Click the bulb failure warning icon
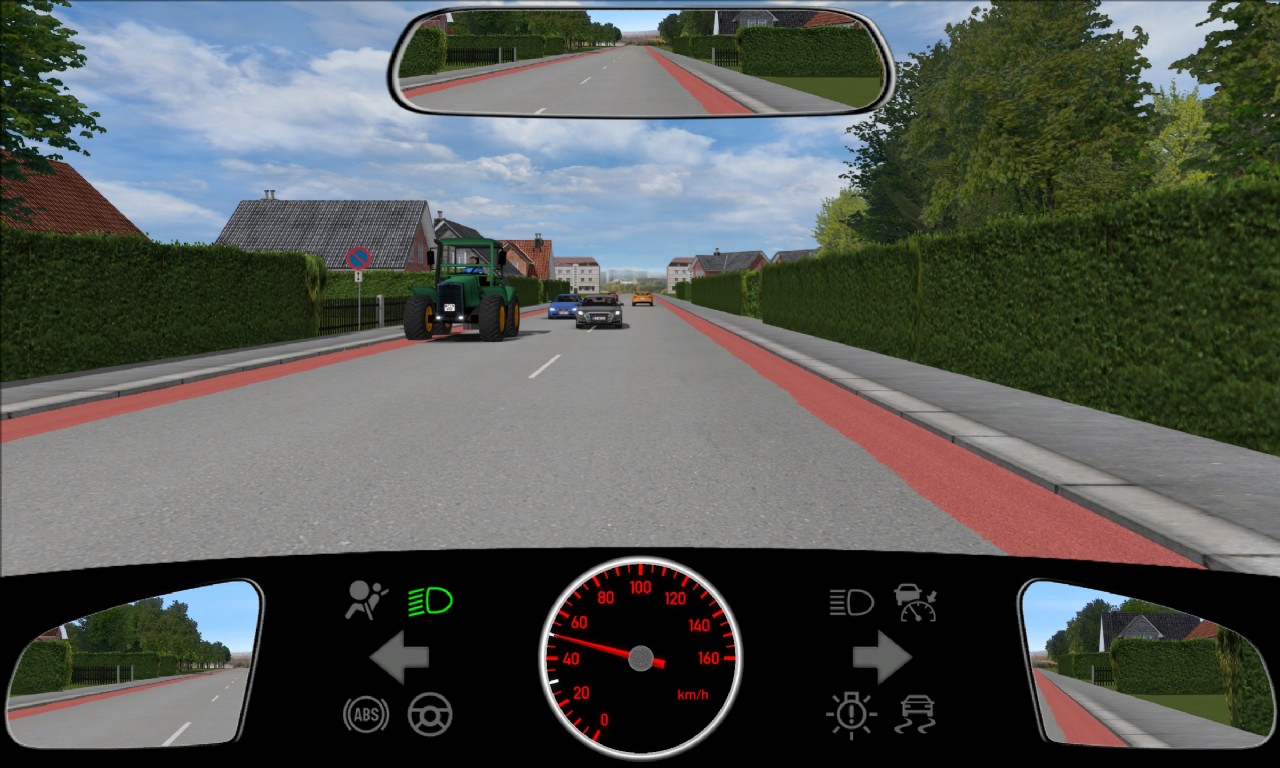This screenshot has width=1280, height=768. pos(851,714)
